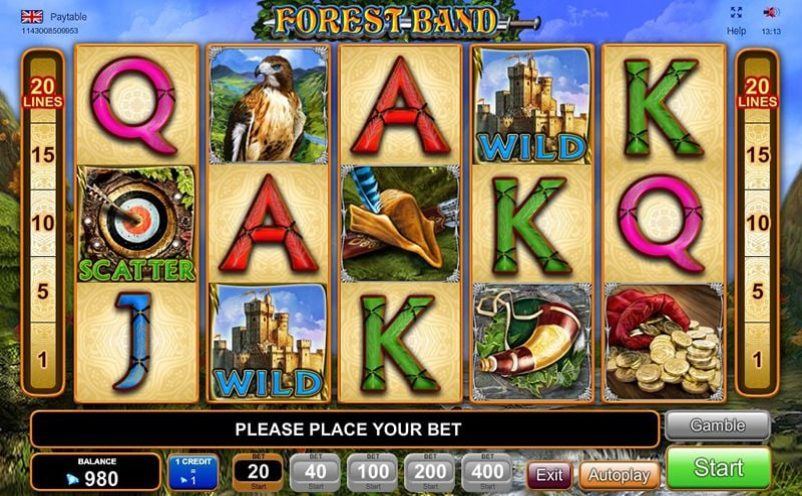Pick 5 lines on the left payline bar
The image size is (802, 496).
(43, 292)
